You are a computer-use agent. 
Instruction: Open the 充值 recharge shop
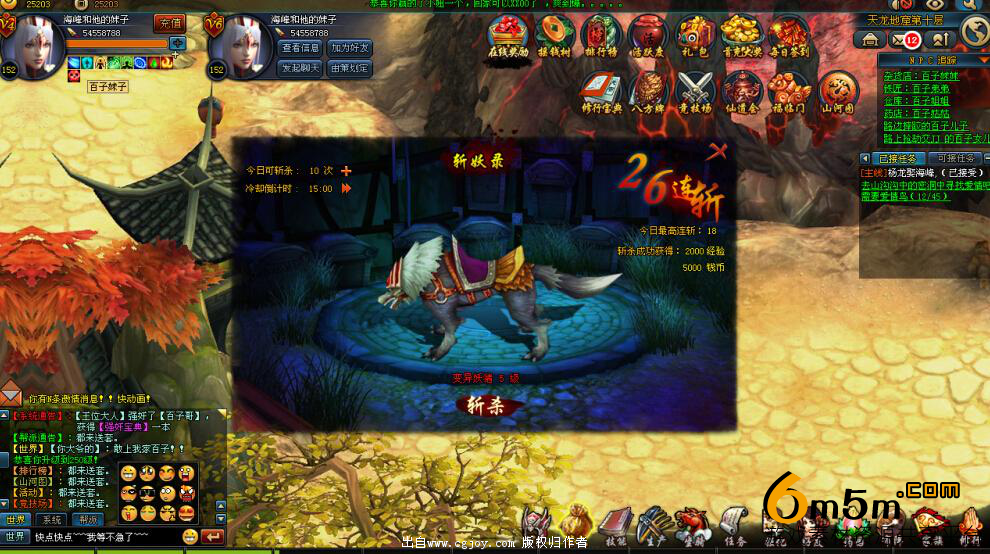click(170, 22)
